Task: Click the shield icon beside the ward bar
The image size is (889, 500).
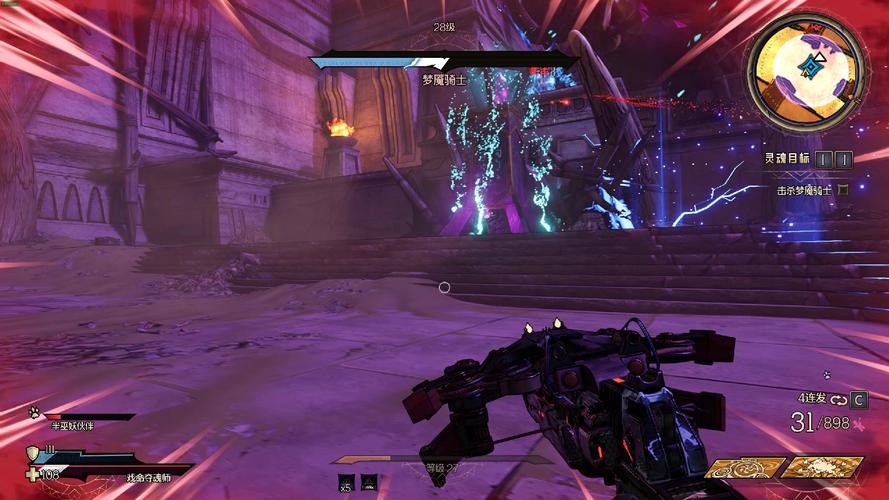Action: (x=33, y=453)
